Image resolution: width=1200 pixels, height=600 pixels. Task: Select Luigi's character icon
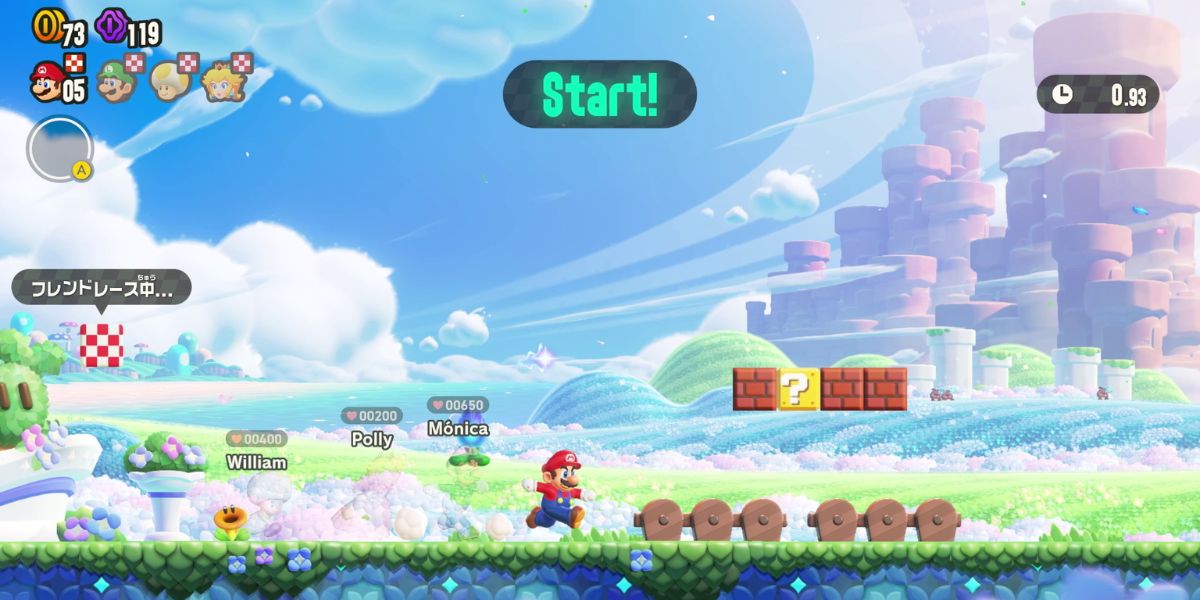point(114,81)
